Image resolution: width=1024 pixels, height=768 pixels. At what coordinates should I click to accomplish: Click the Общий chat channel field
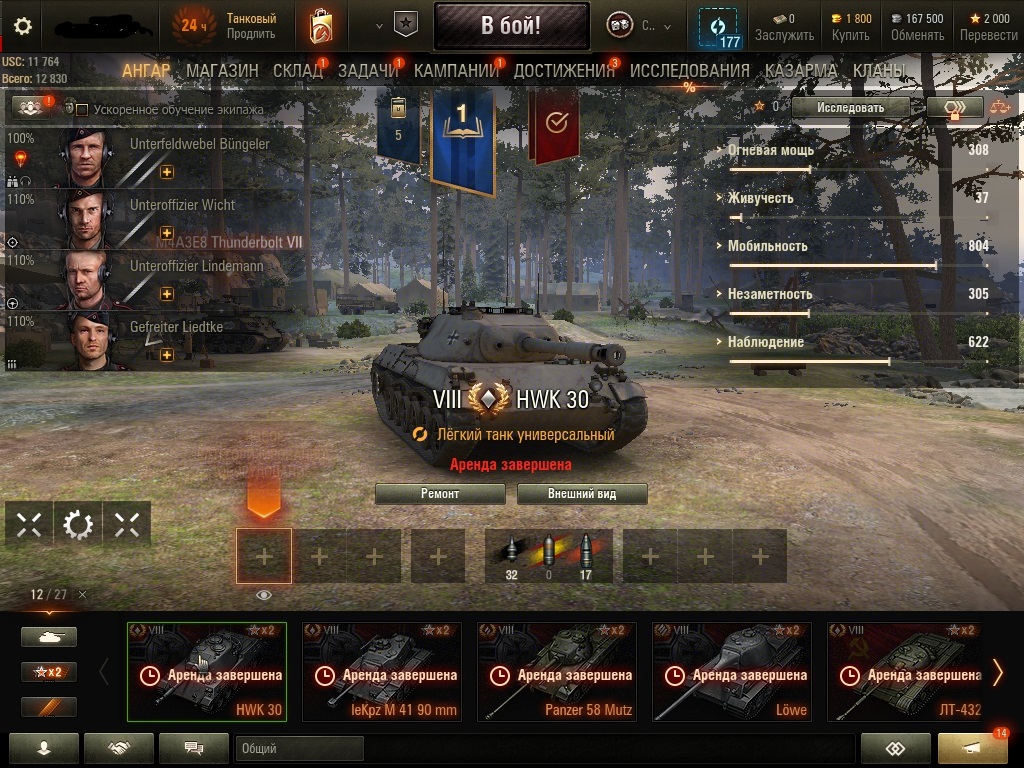tap(299, 748)
